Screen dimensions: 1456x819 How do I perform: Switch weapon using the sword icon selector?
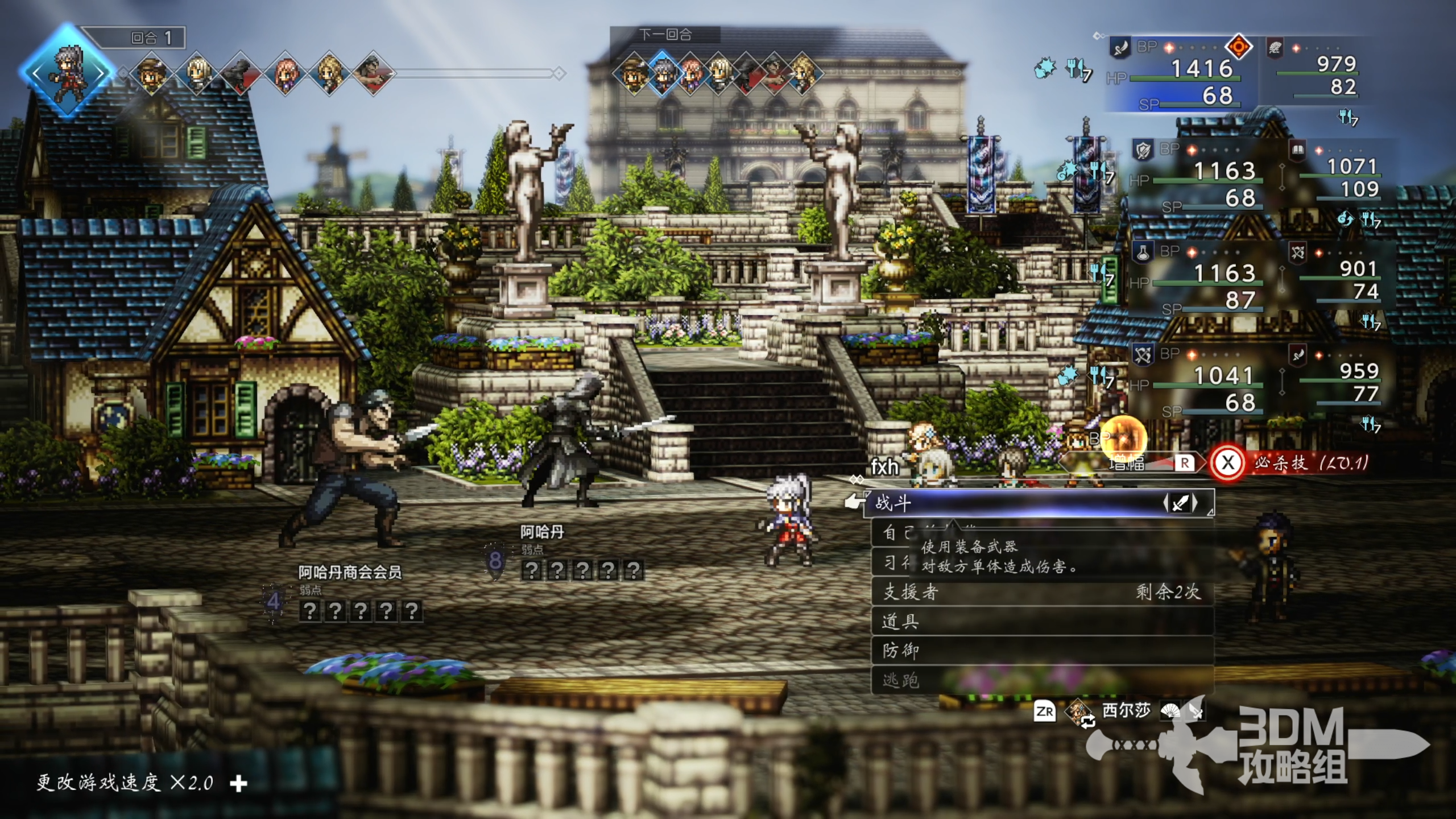pos(1180,503)
